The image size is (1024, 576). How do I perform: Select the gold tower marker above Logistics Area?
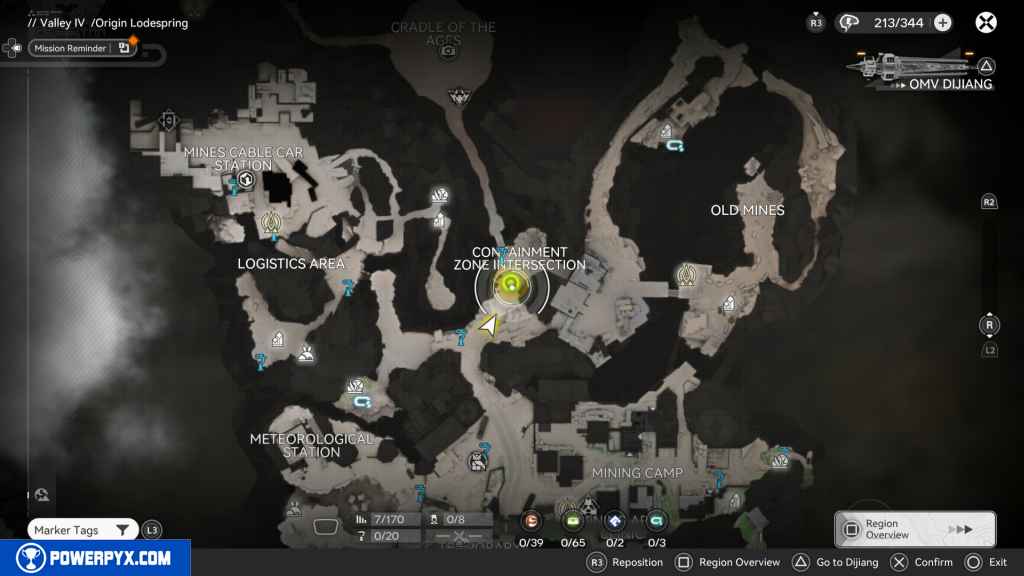270,220
